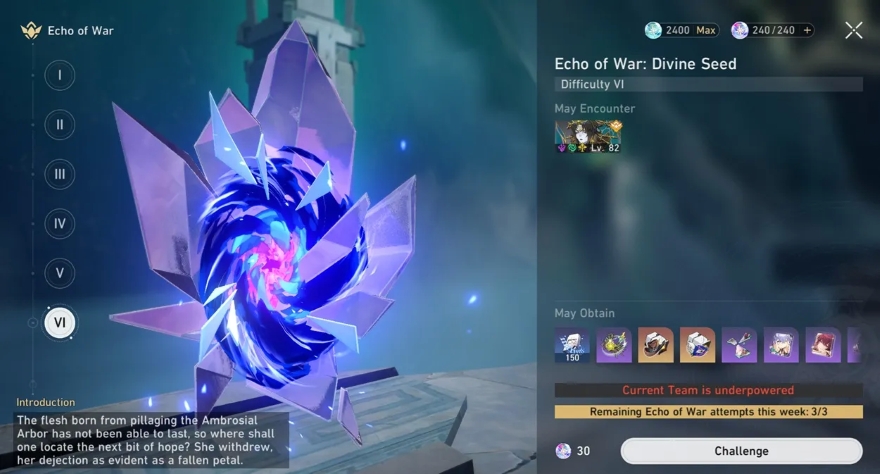Pick difficulty level IV
This screenshot has height=474, width=880.
(60, 223)
